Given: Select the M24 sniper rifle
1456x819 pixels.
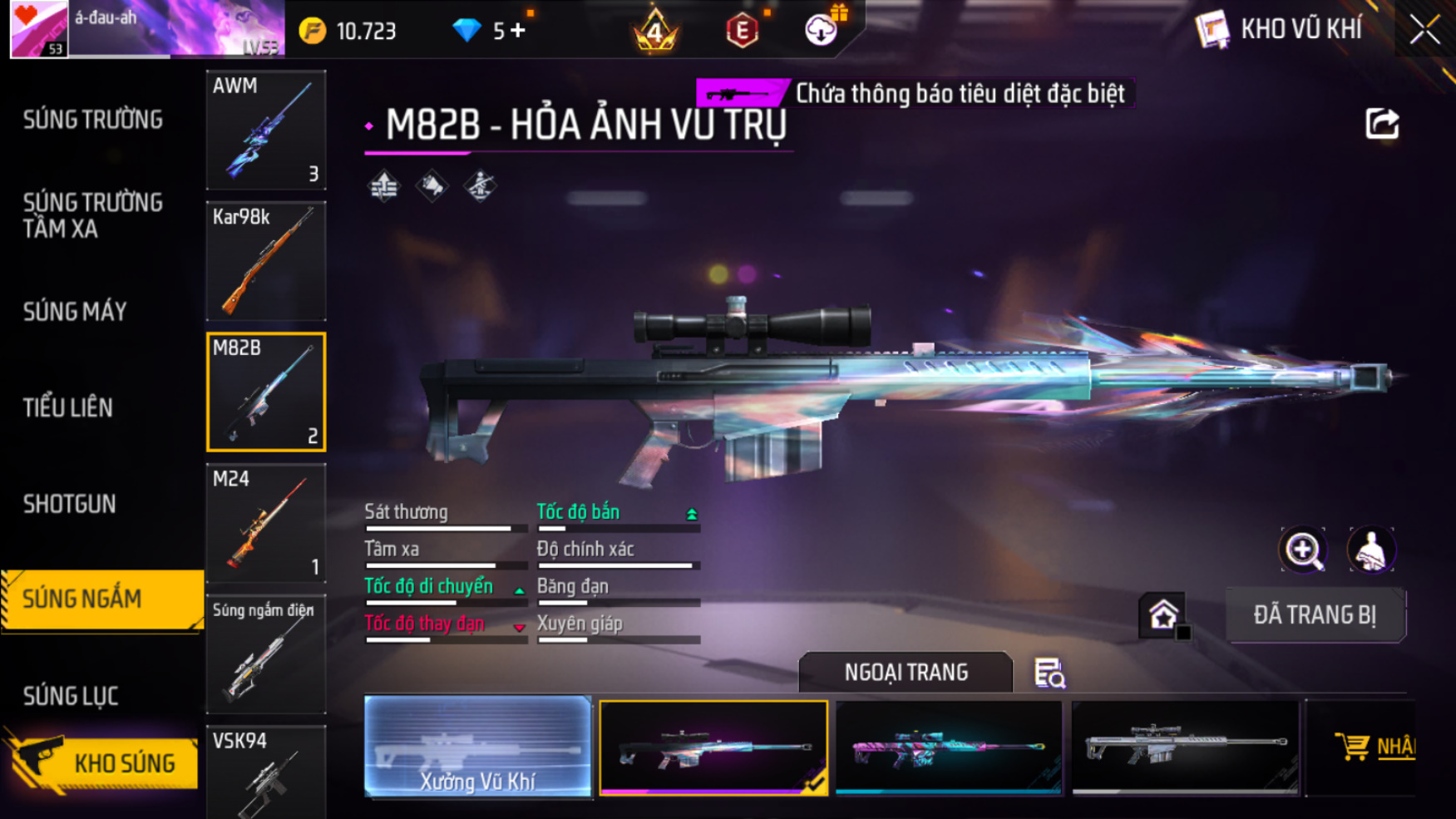Looking at the screenshot, I should [x=266, y=523].
